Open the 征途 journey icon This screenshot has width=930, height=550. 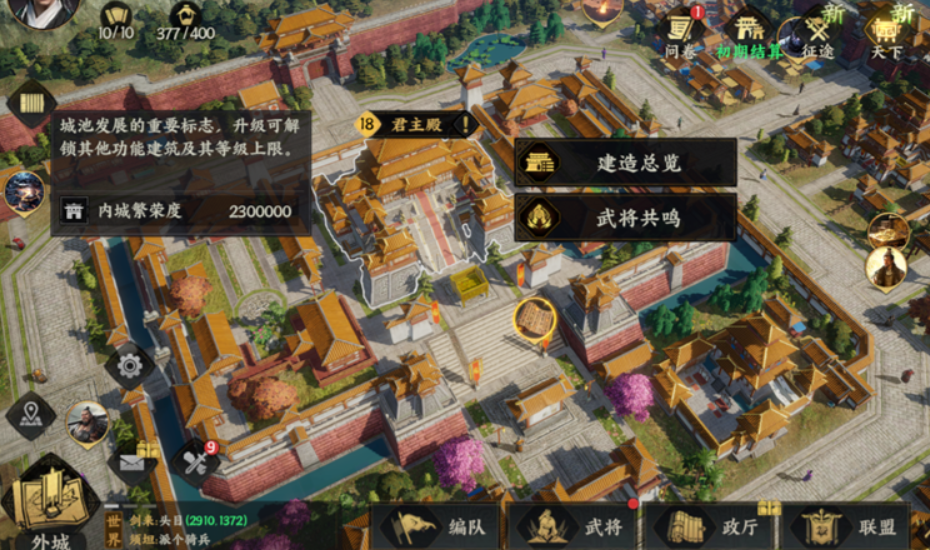(818, 32)
